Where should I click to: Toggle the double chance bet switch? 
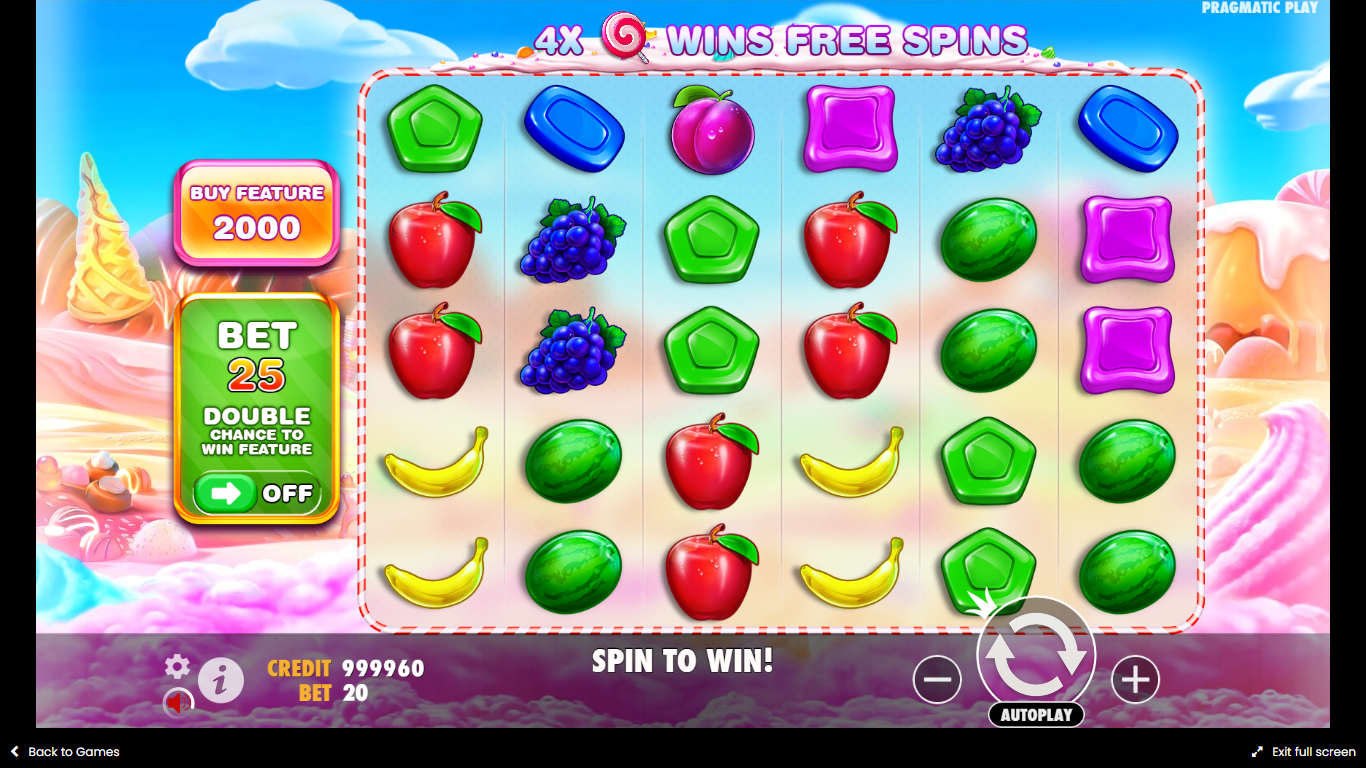tap(255, 493)
